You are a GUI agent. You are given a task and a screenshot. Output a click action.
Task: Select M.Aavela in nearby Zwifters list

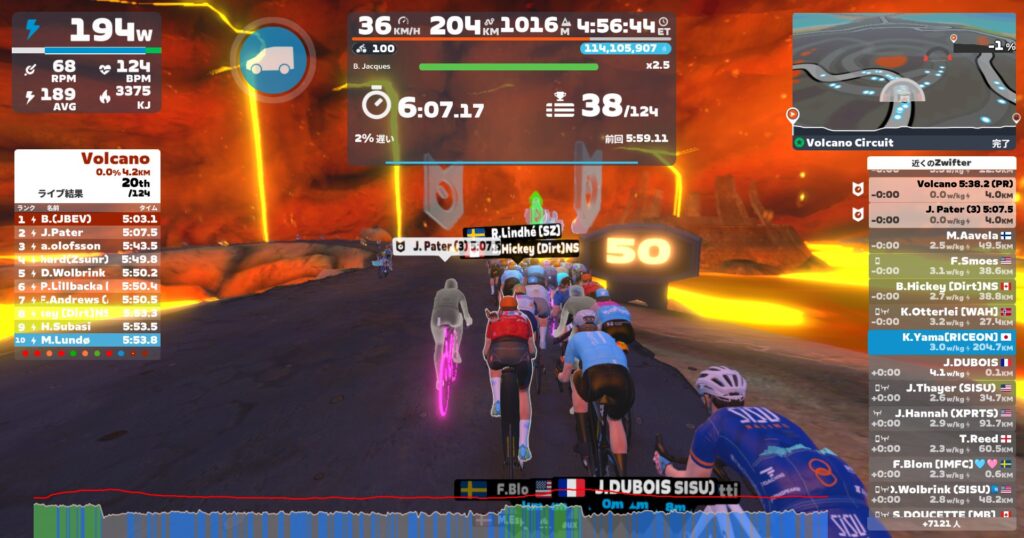pos(941,239)
